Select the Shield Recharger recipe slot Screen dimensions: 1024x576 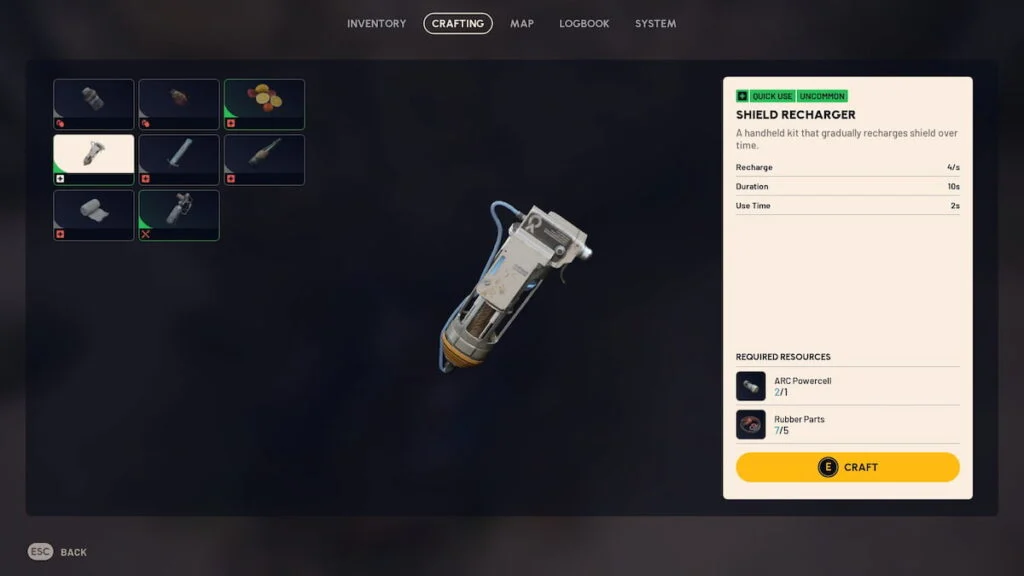point(93,160)
